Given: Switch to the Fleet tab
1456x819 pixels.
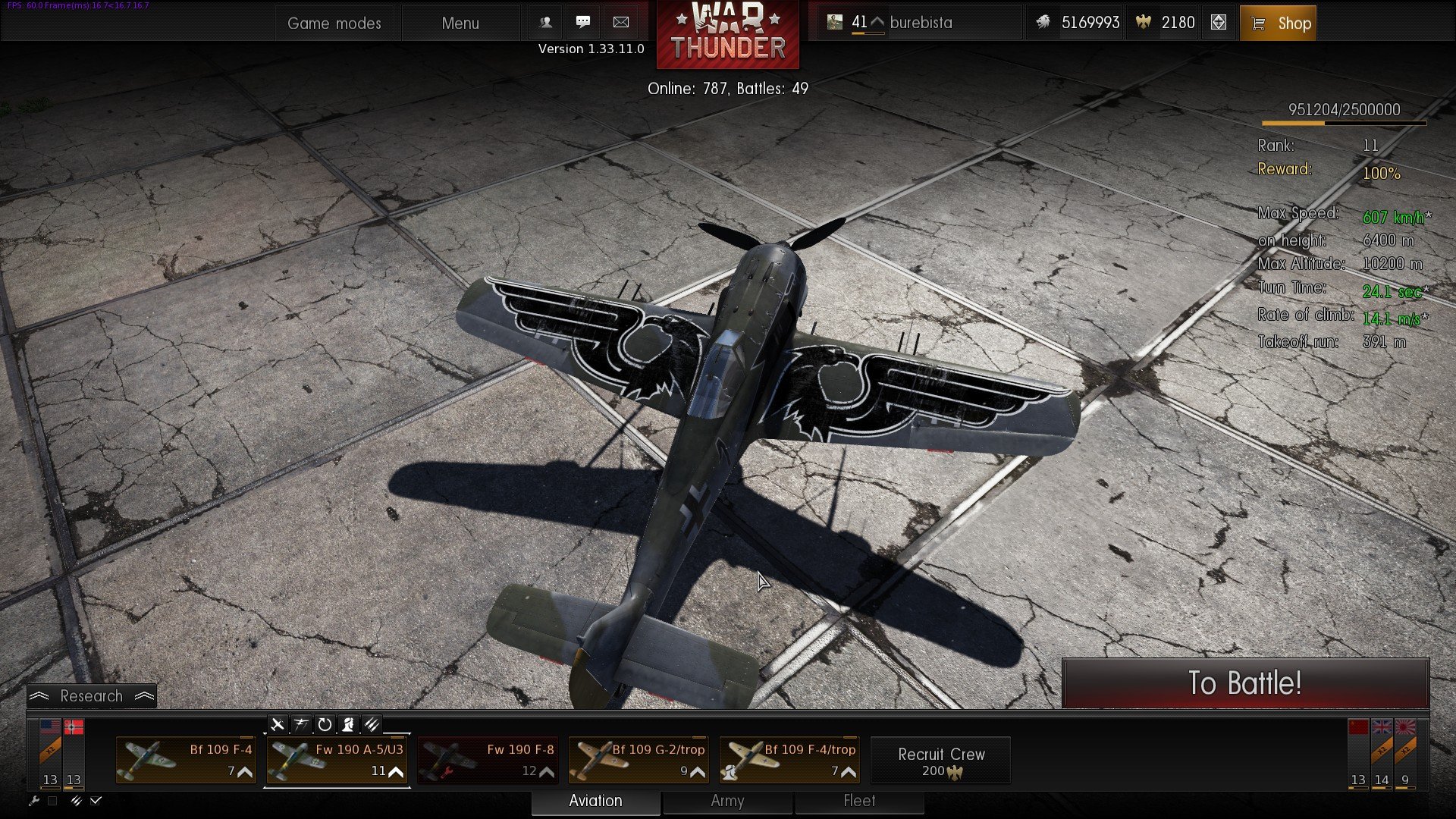Looking at the screenshot, I should pos(859,801).
